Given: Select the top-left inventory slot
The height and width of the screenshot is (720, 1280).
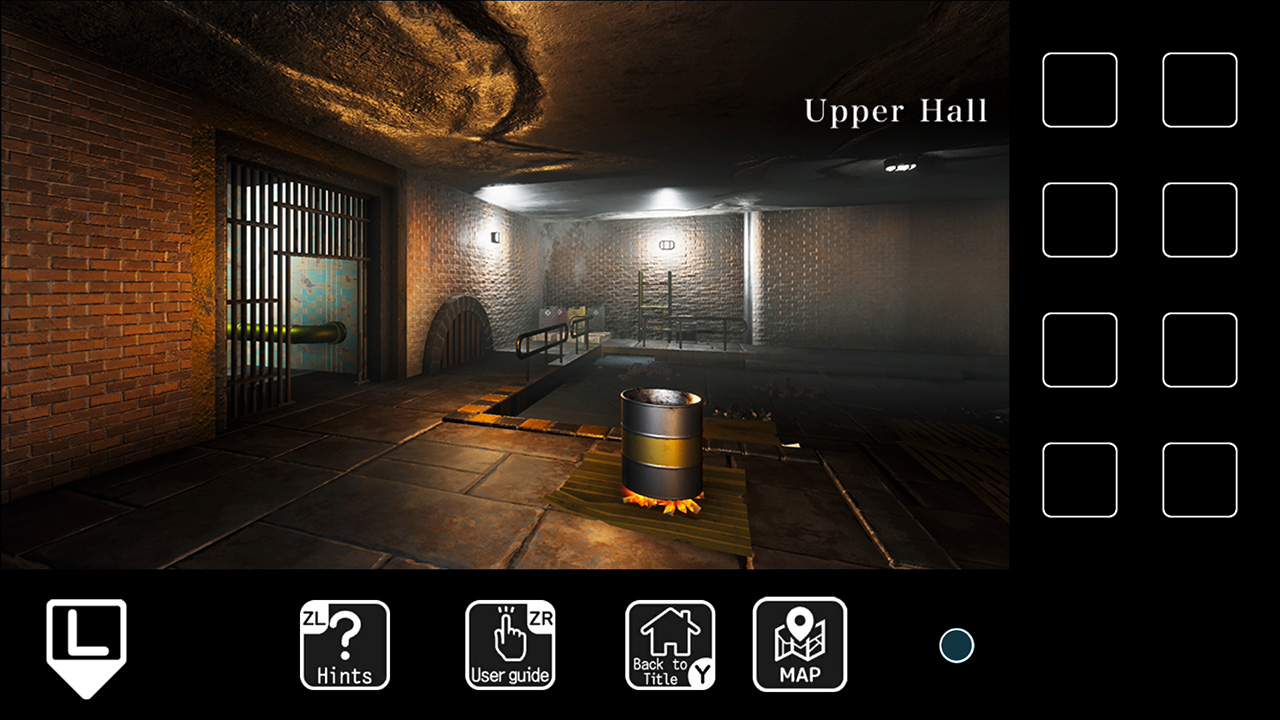Looking at the screenshot, I should (x=1080, y=90).
